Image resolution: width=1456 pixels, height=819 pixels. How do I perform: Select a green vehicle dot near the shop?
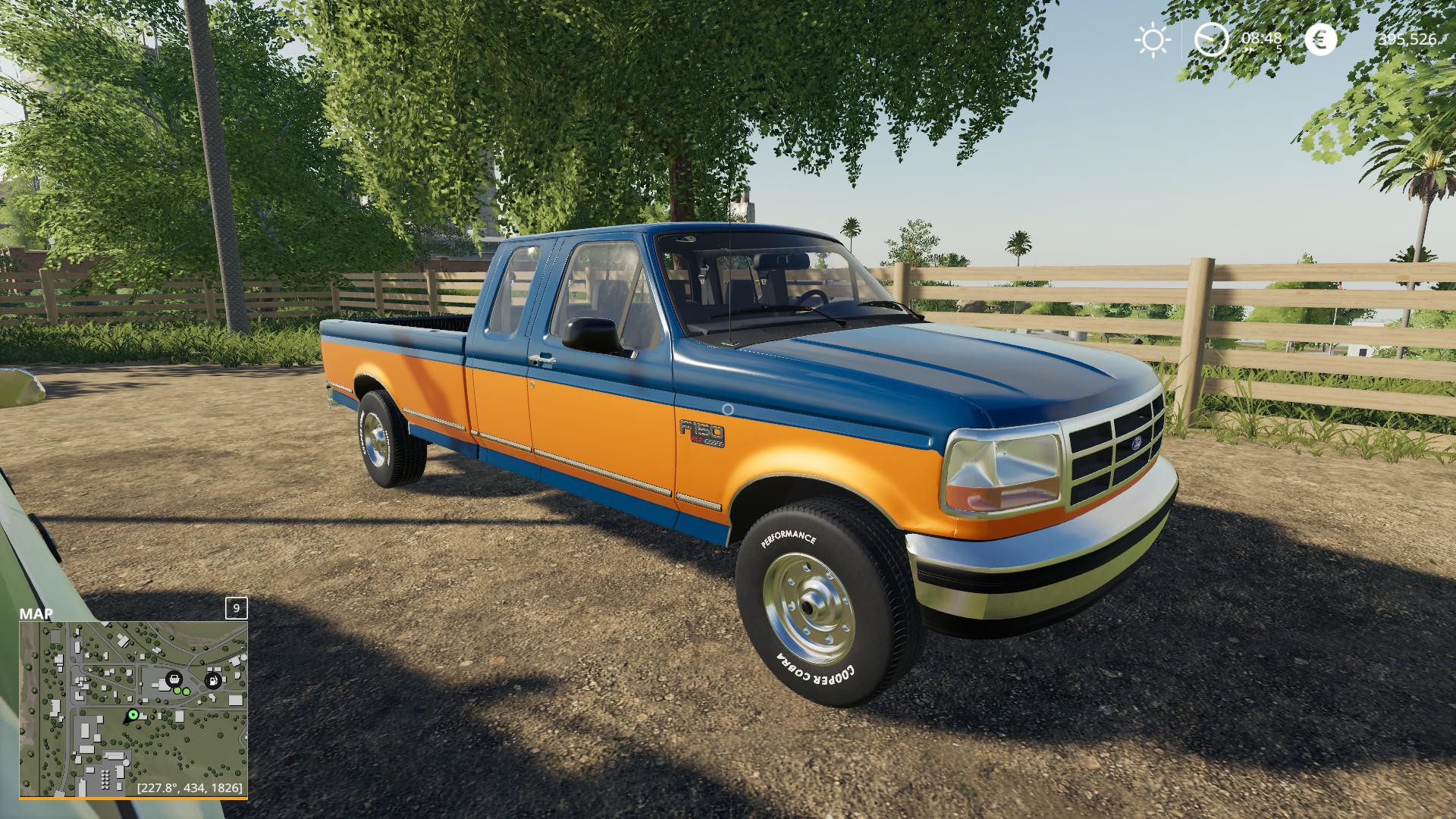pyautogui.click(x=177, y=691)
